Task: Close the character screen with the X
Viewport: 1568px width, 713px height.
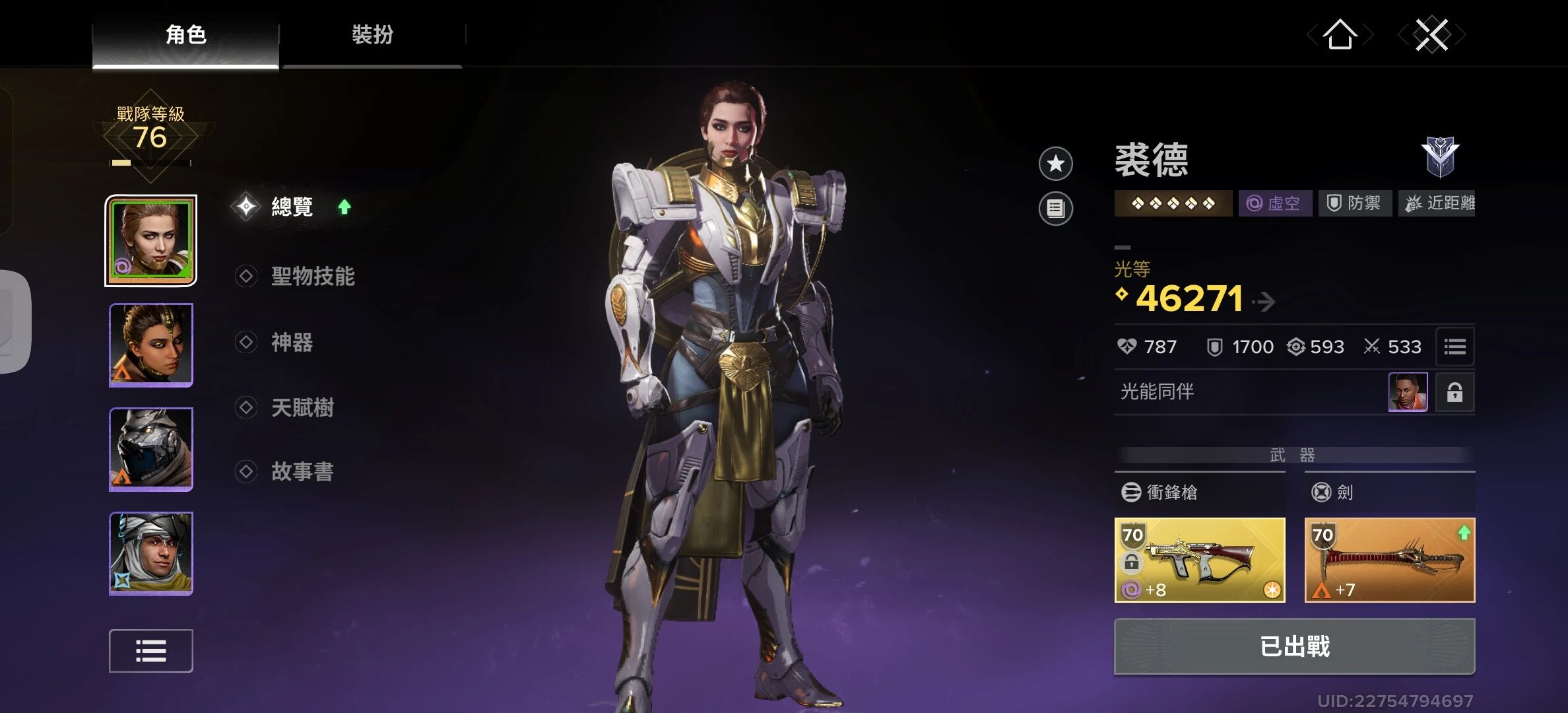Action: [1431, 34]
